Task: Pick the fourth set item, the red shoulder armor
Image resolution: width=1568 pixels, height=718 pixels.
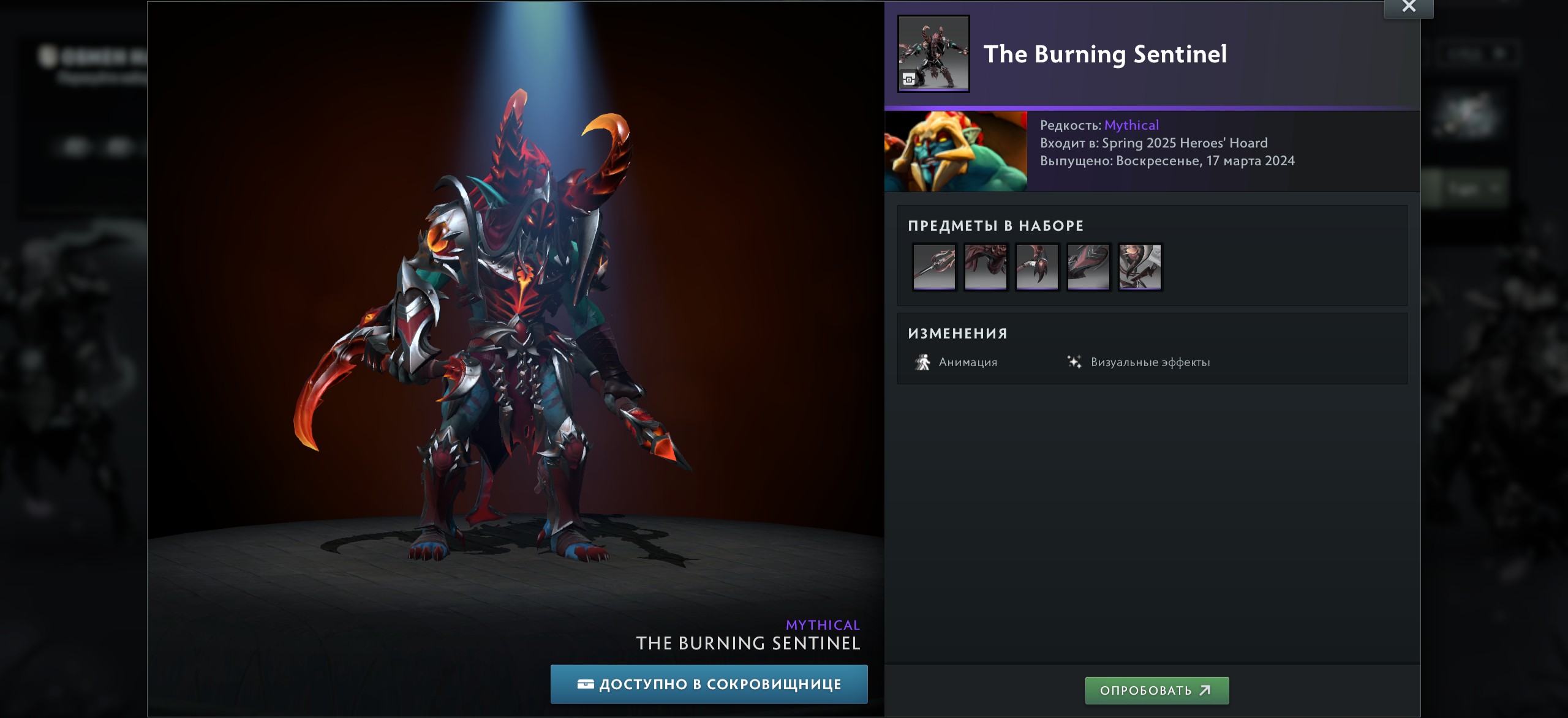Action: (x=1088, y=267)
